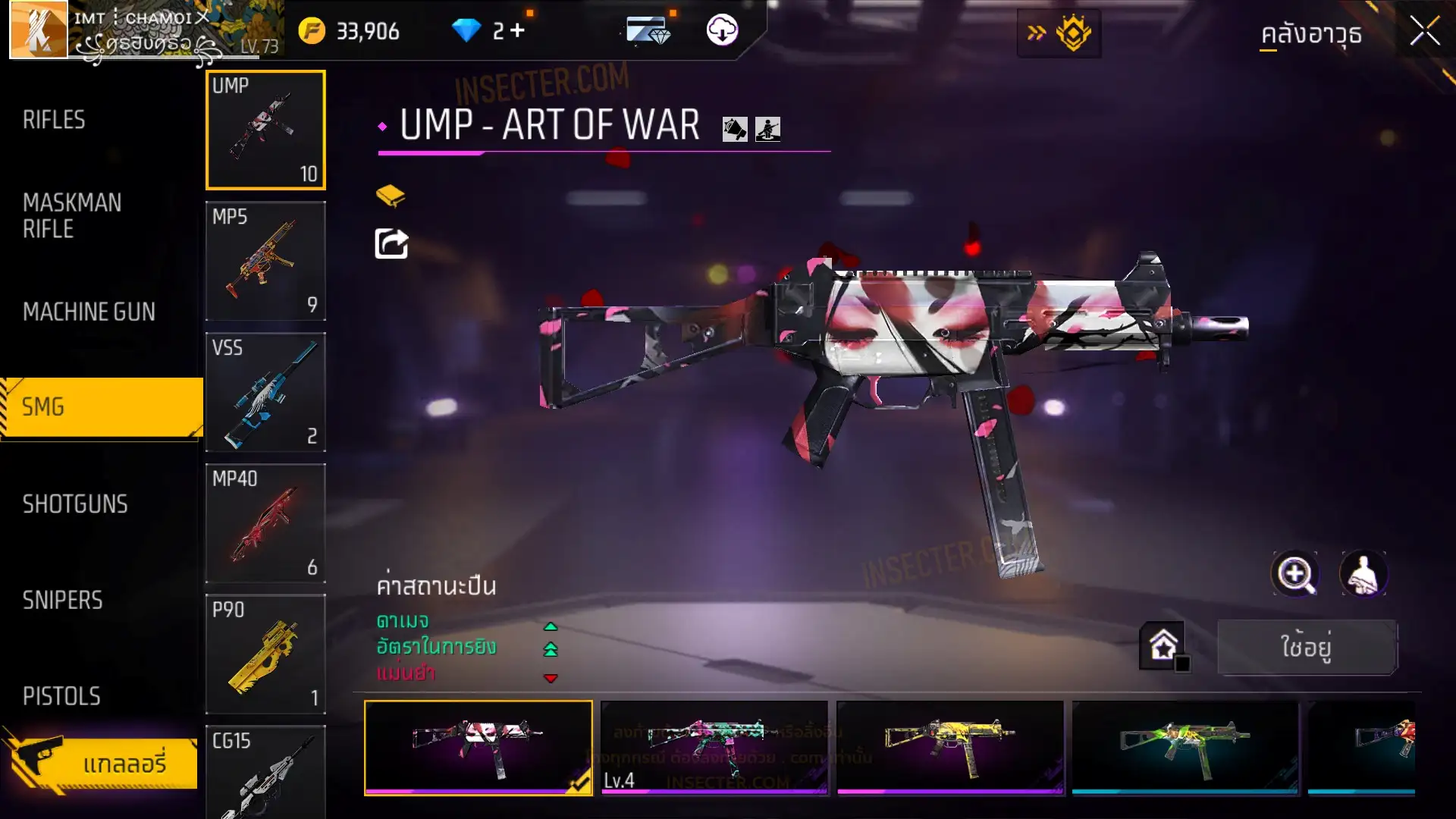This screenshot has height=819, width=1456.
Task: Preview the skin on character icon
Action: (1363, 574)
